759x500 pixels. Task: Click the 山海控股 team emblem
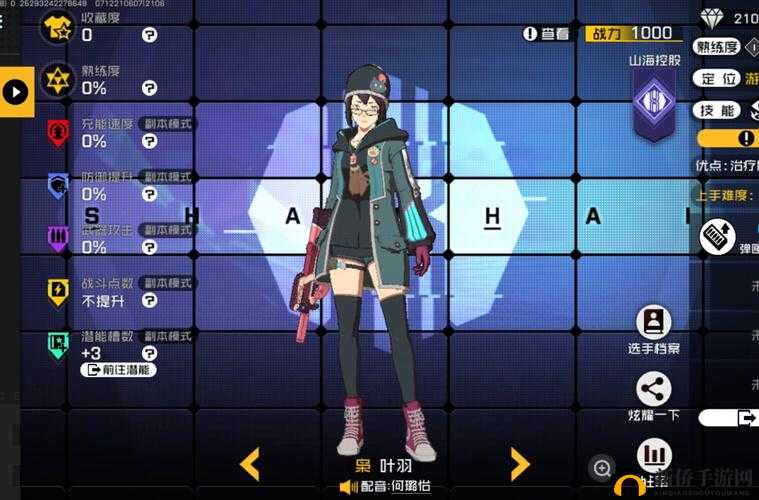(x=655, y=104)
